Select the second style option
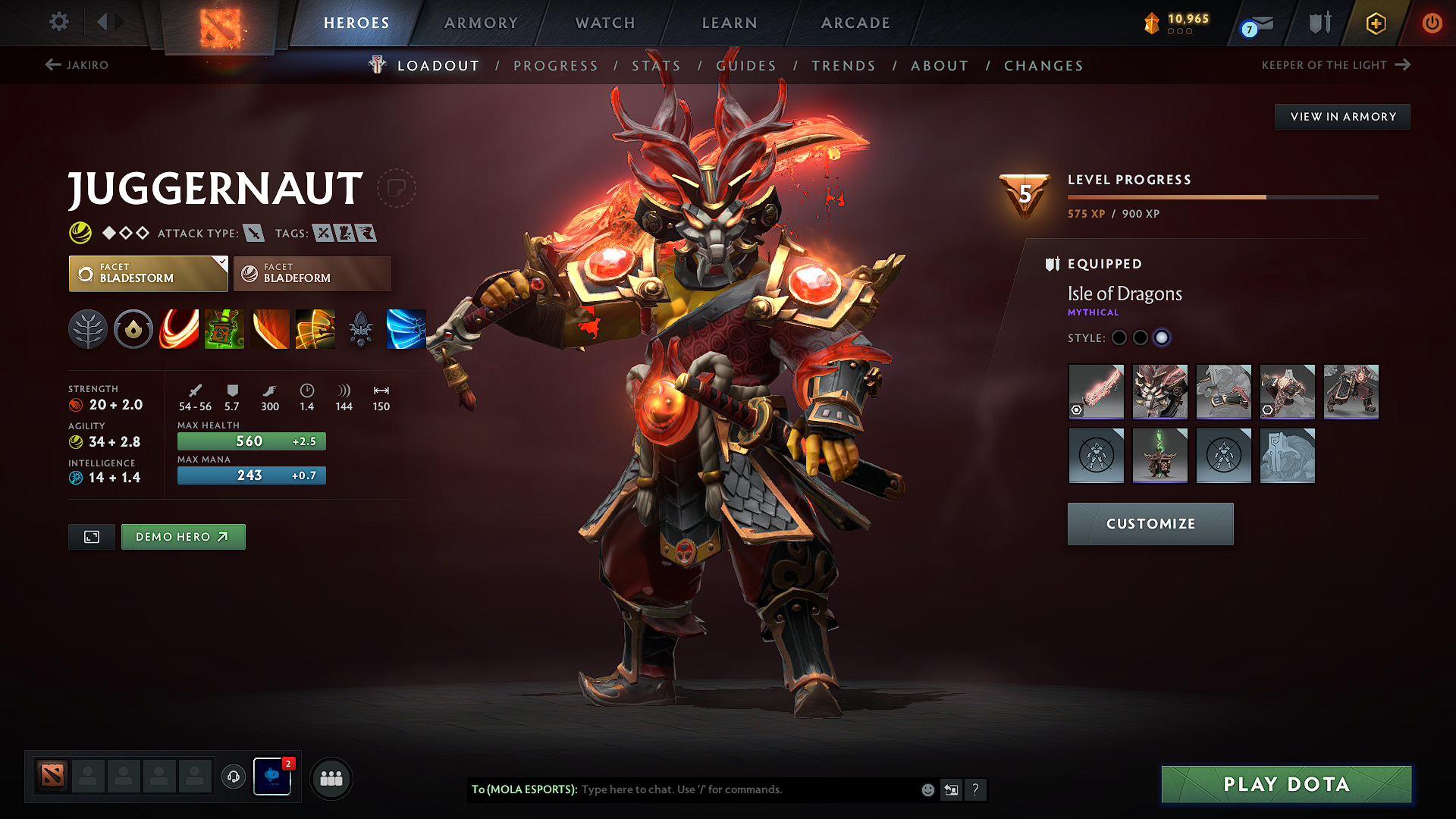This screenshot has height=819, width=1456. tap(1141, 338)
